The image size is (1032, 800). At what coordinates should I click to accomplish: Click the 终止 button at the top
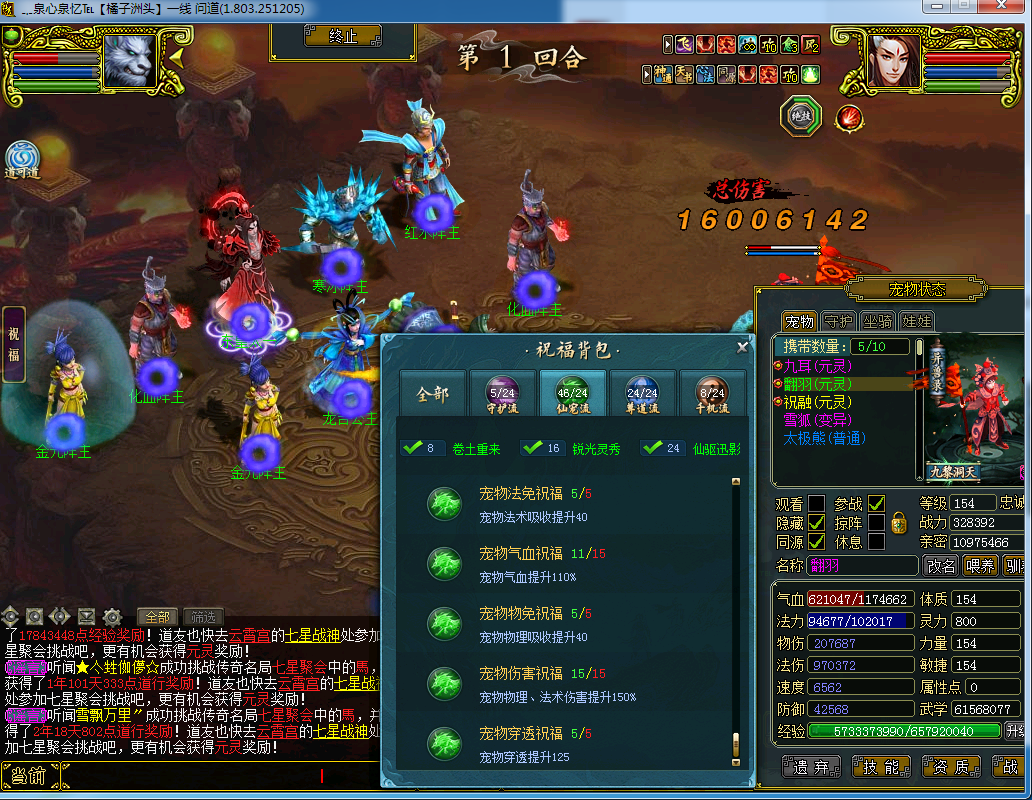click(343, 36)
